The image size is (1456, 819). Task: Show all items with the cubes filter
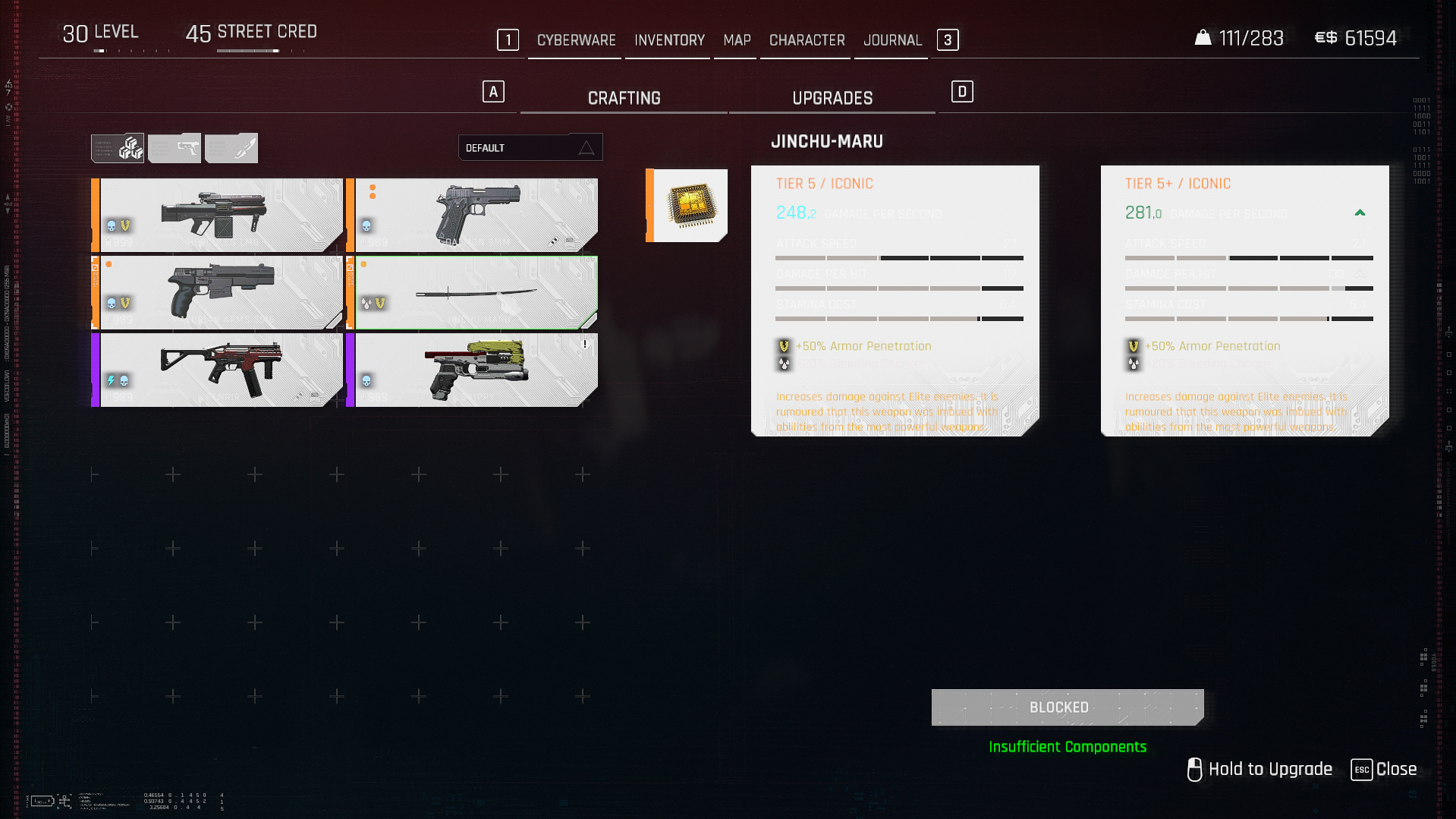click(x=118, y=148)
